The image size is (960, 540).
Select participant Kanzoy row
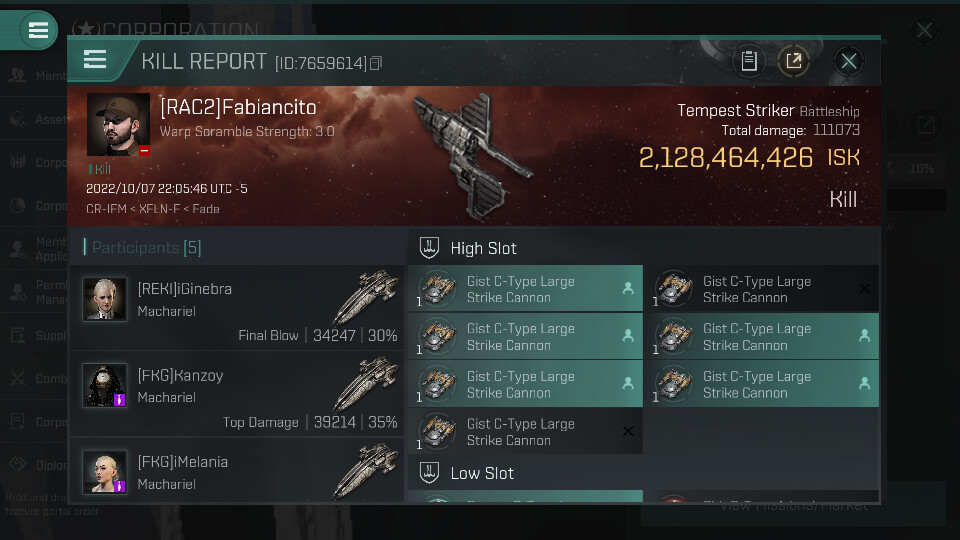[238, 394]
